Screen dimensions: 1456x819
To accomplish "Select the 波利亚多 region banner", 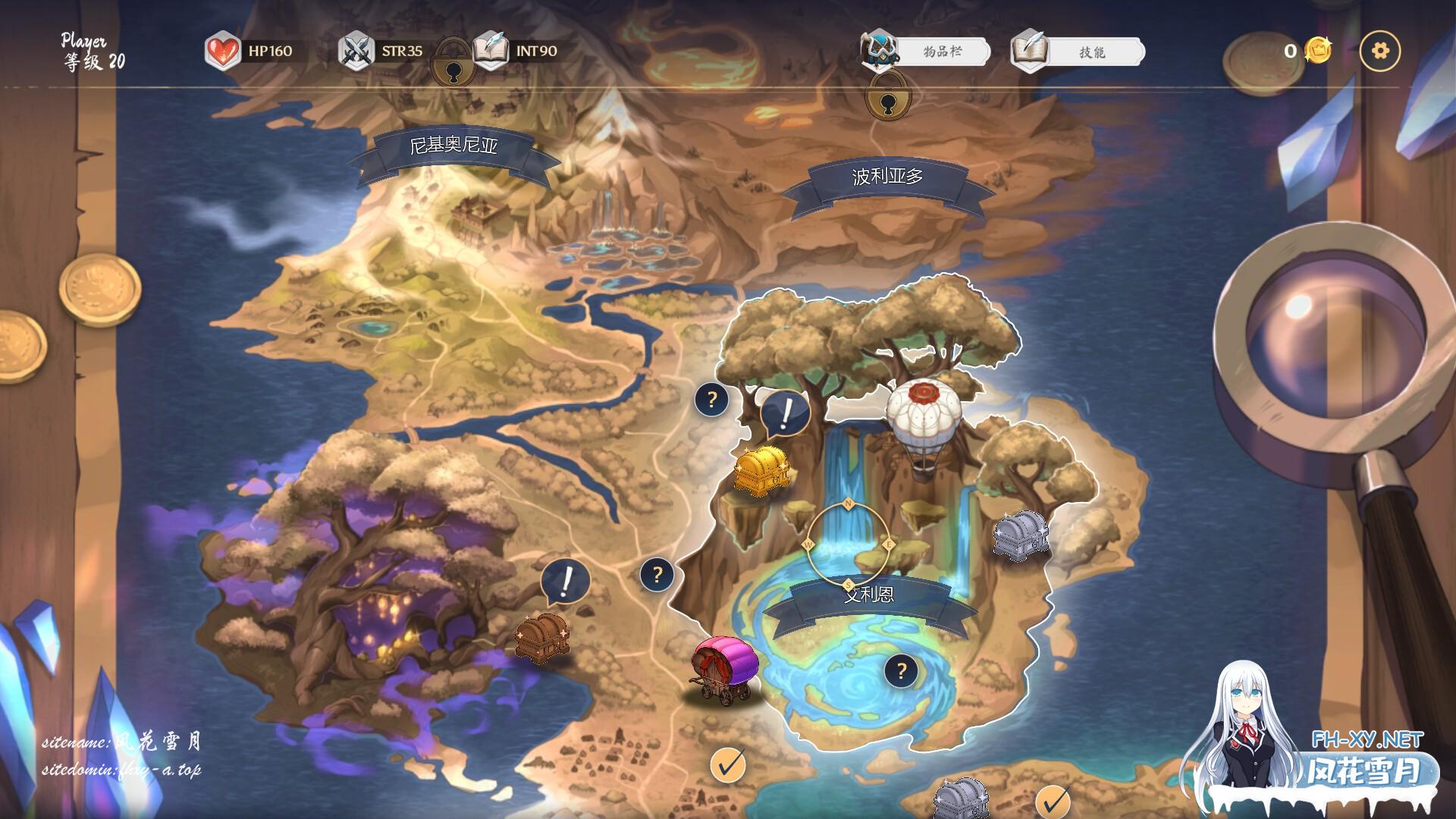I will click(887, 177).
